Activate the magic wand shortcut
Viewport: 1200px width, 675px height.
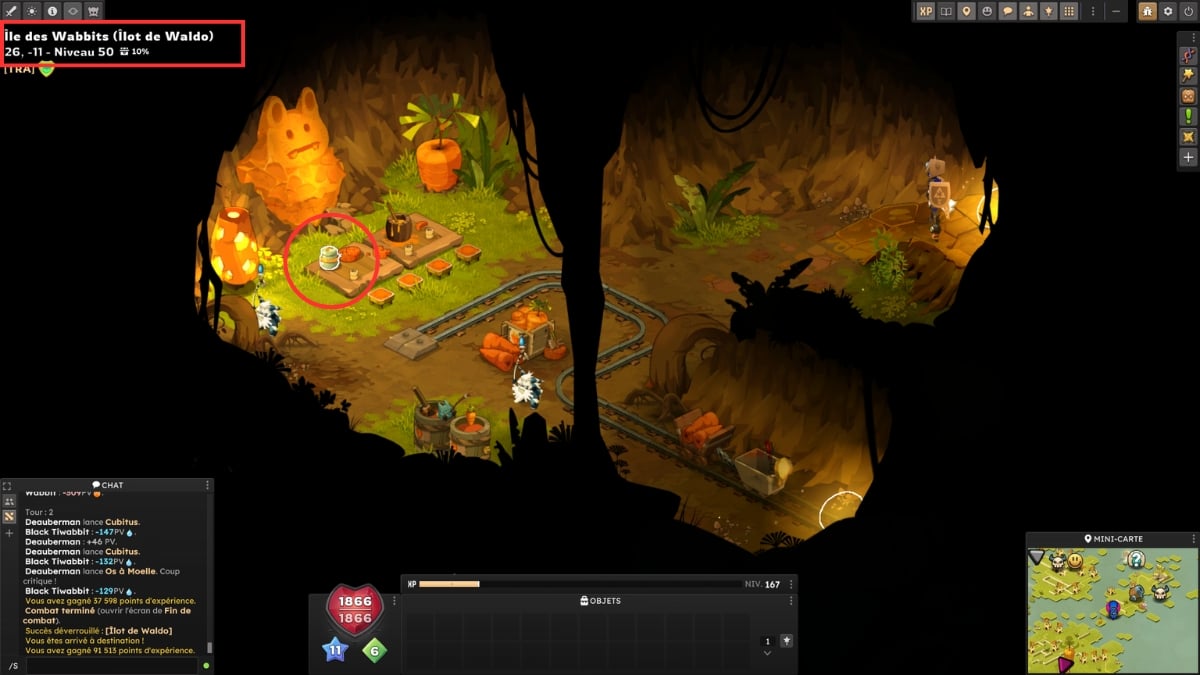pyautogui.click(x=1189, y=74)
